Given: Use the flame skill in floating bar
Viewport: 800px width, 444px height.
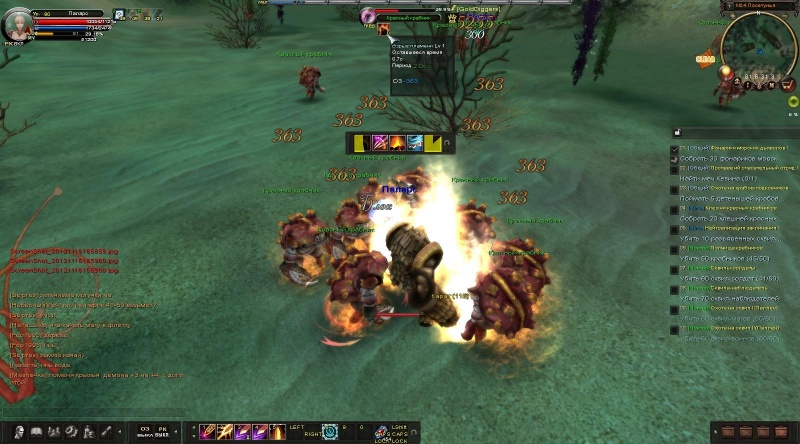Looking at the screenshot, I should pos(397,144).
